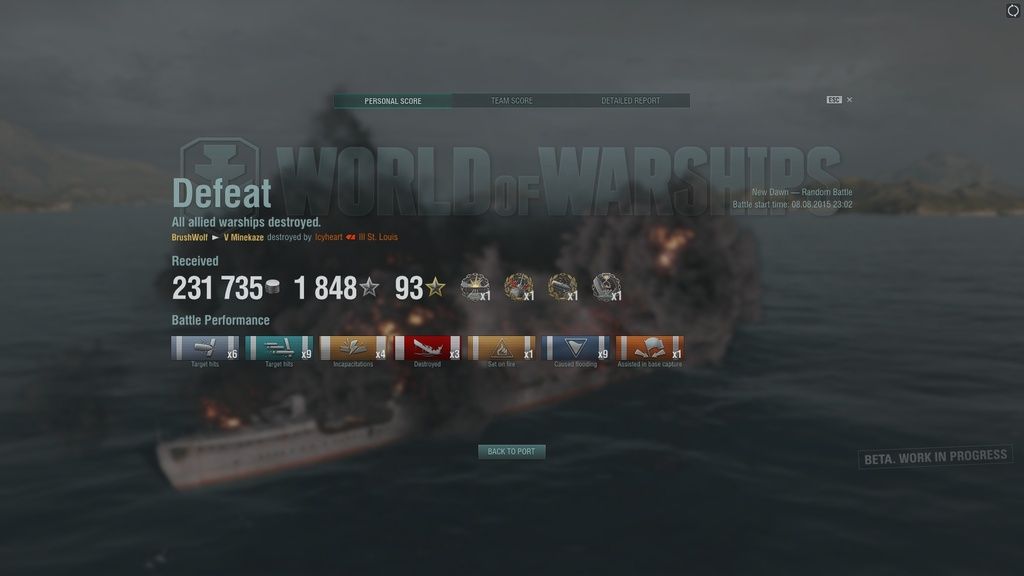Open the Team Score tab

click(511, 101)
